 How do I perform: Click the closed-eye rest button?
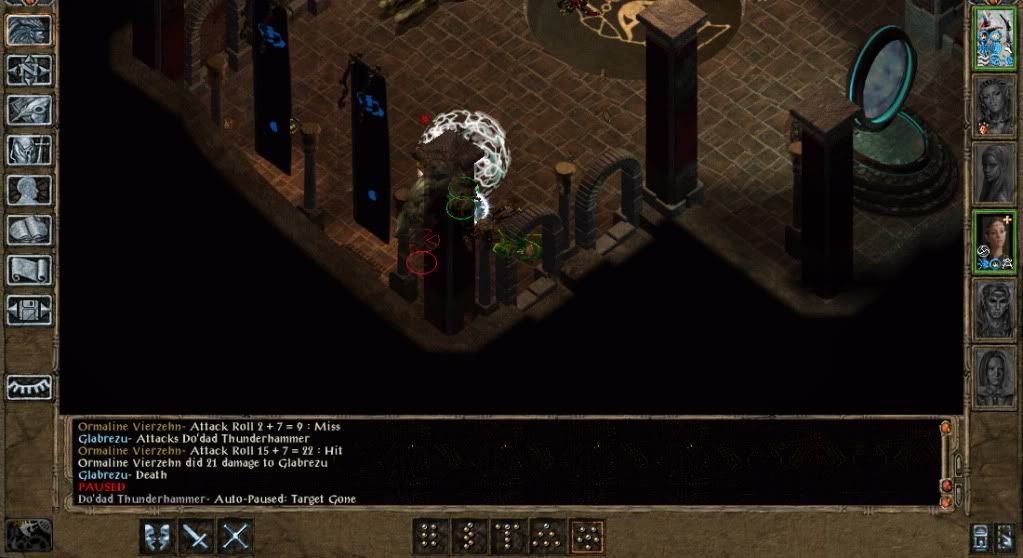coord(29,386)
